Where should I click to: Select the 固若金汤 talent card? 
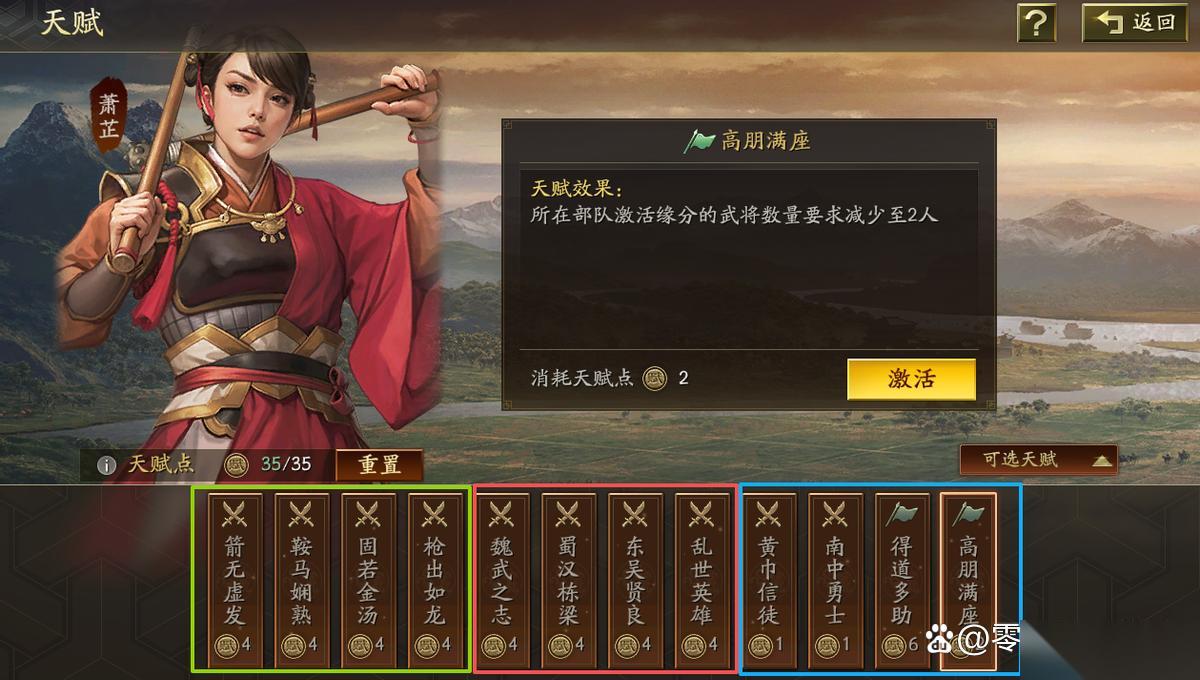[368, 580]
